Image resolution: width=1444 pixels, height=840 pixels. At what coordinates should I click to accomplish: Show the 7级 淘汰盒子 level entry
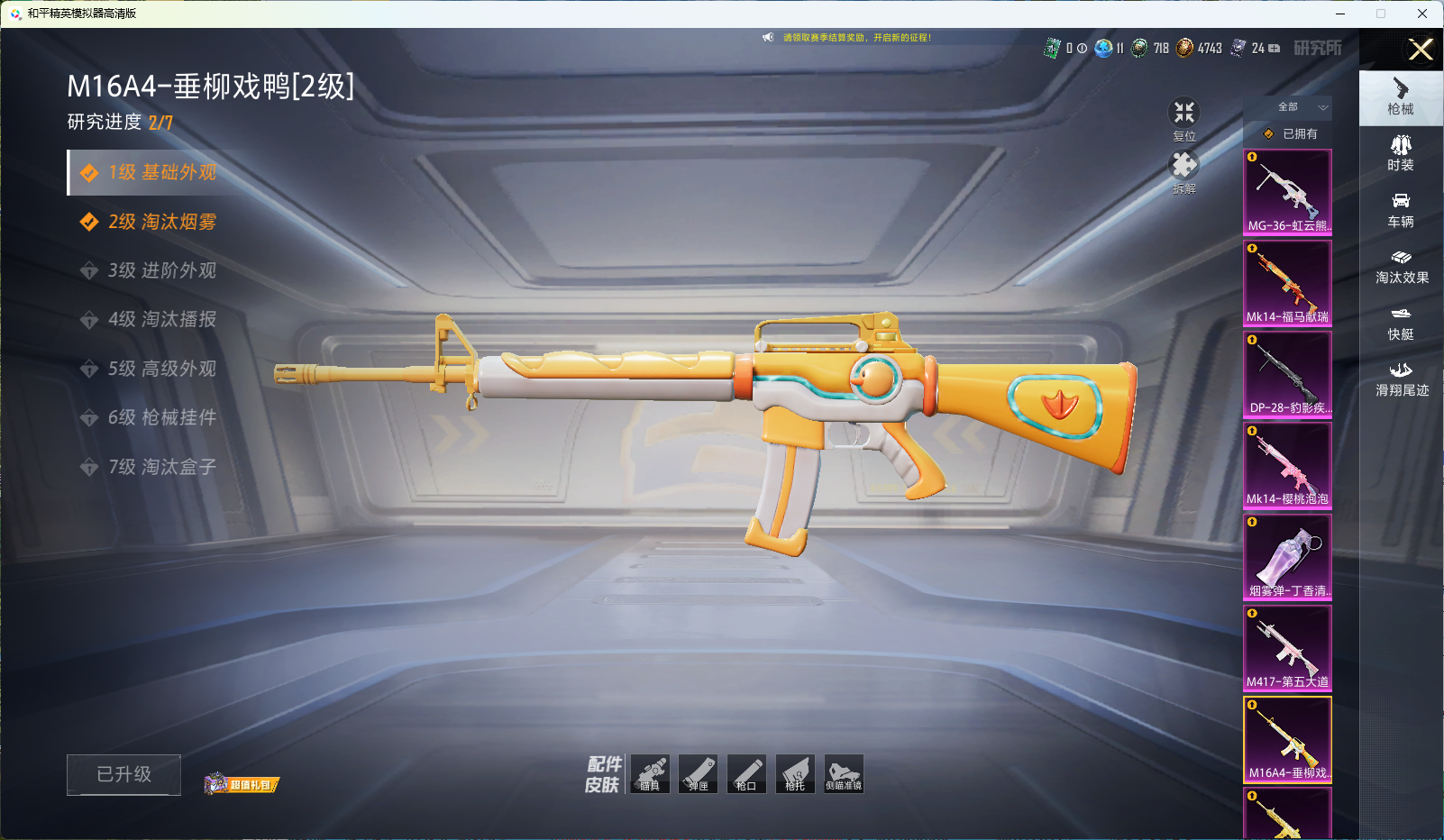161,467
